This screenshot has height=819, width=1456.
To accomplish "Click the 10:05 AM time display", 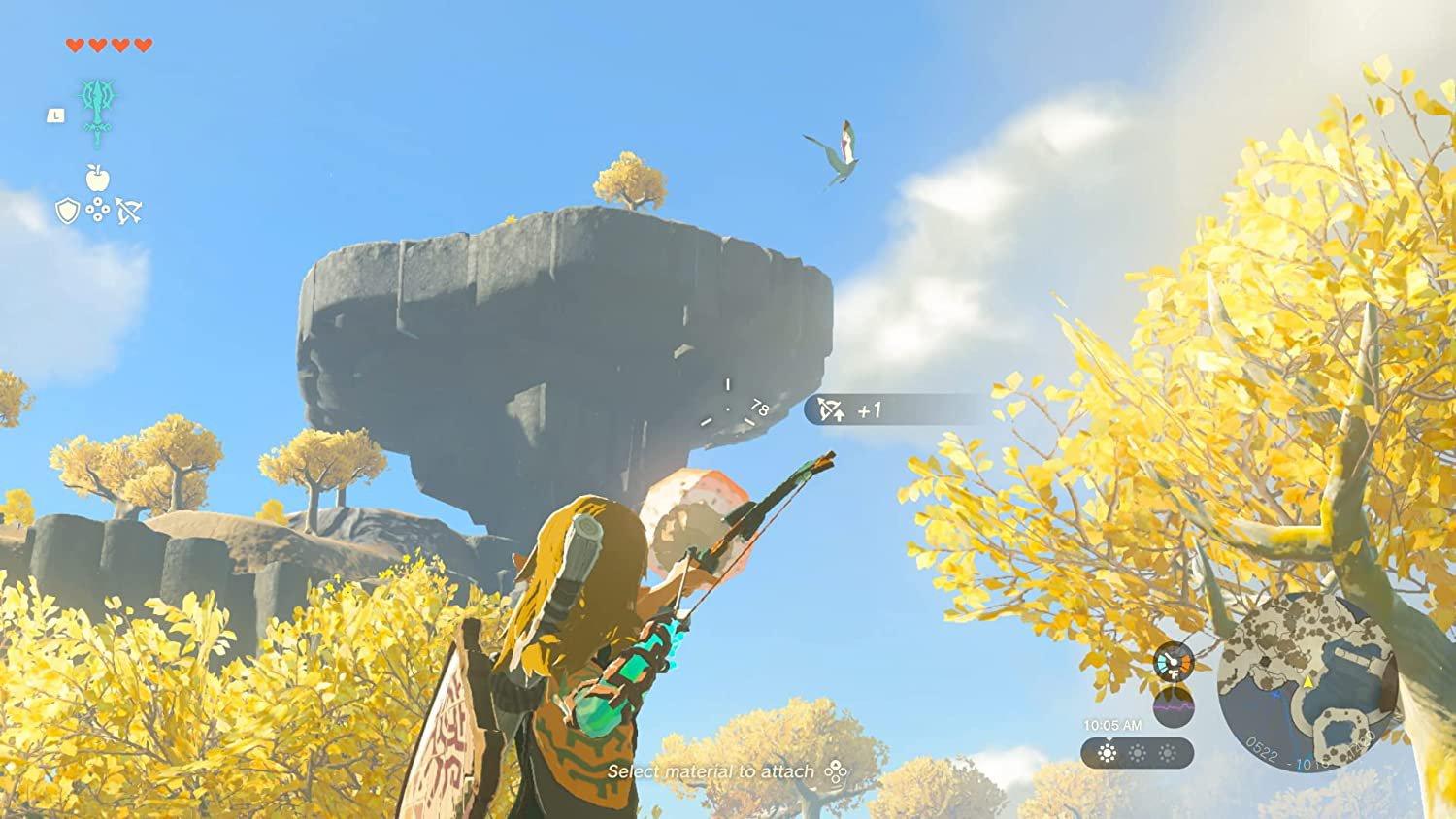I will 1112,725.
